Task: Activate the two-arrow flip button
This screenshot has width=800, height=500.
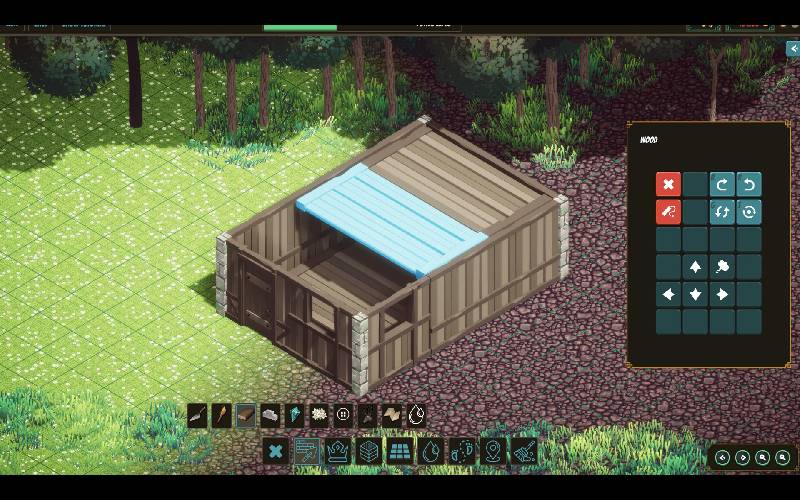Action: pos(722,212)
